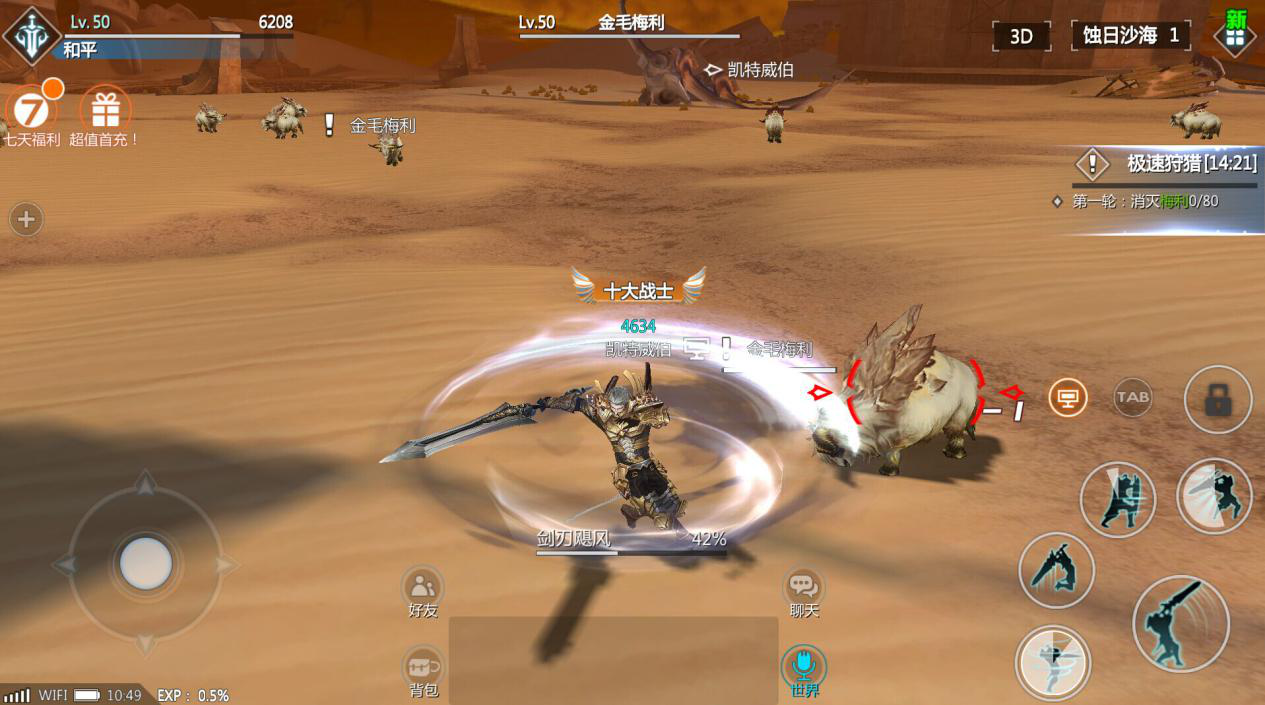Open the 极速狩猎 quest tracker

click(1165, 164)
